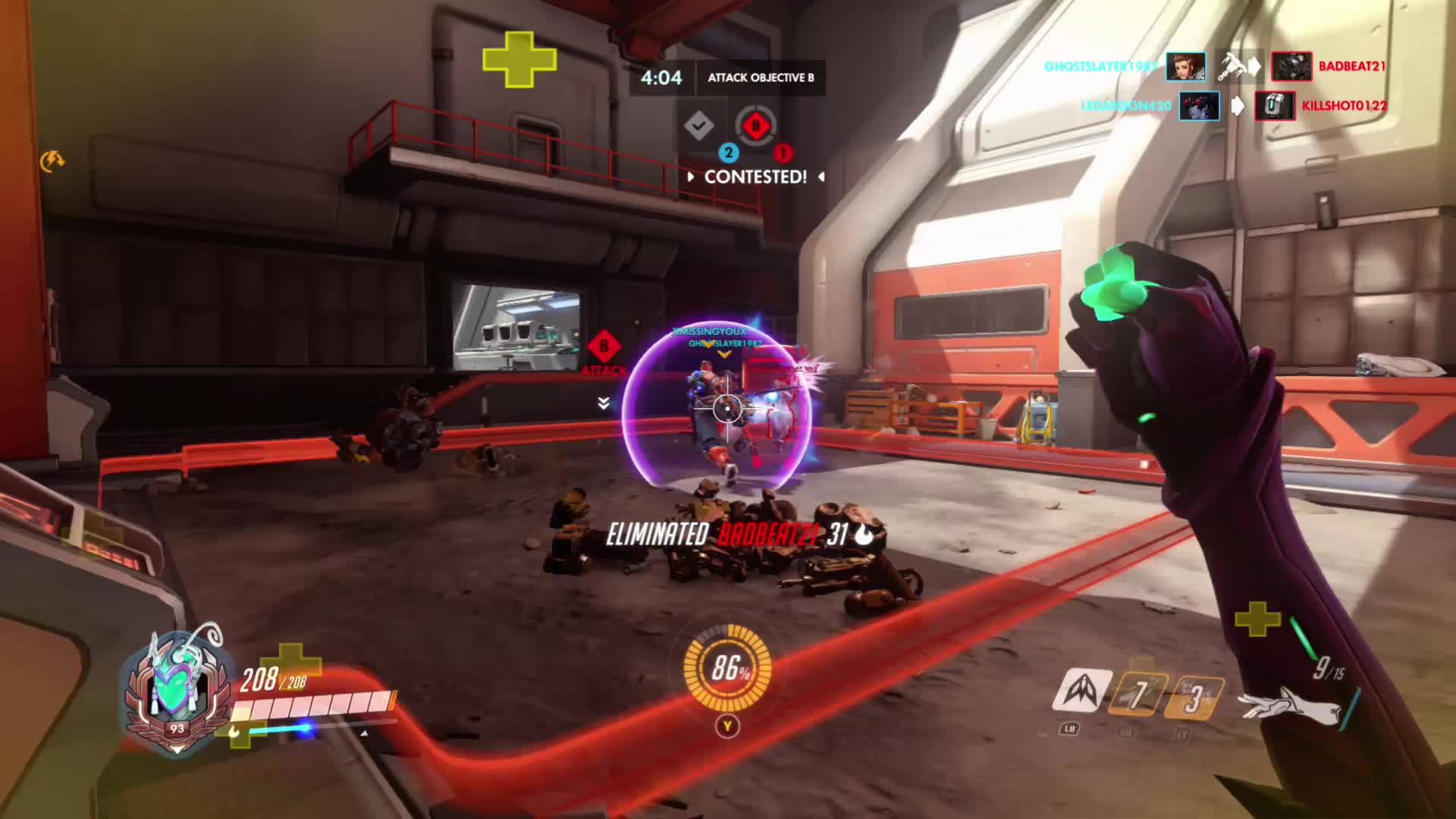Image resolution: width=1456 pixels, height=819 pixels.
Task: Select the ability showing a 7 cooldown
Action: pos(1136,694)
